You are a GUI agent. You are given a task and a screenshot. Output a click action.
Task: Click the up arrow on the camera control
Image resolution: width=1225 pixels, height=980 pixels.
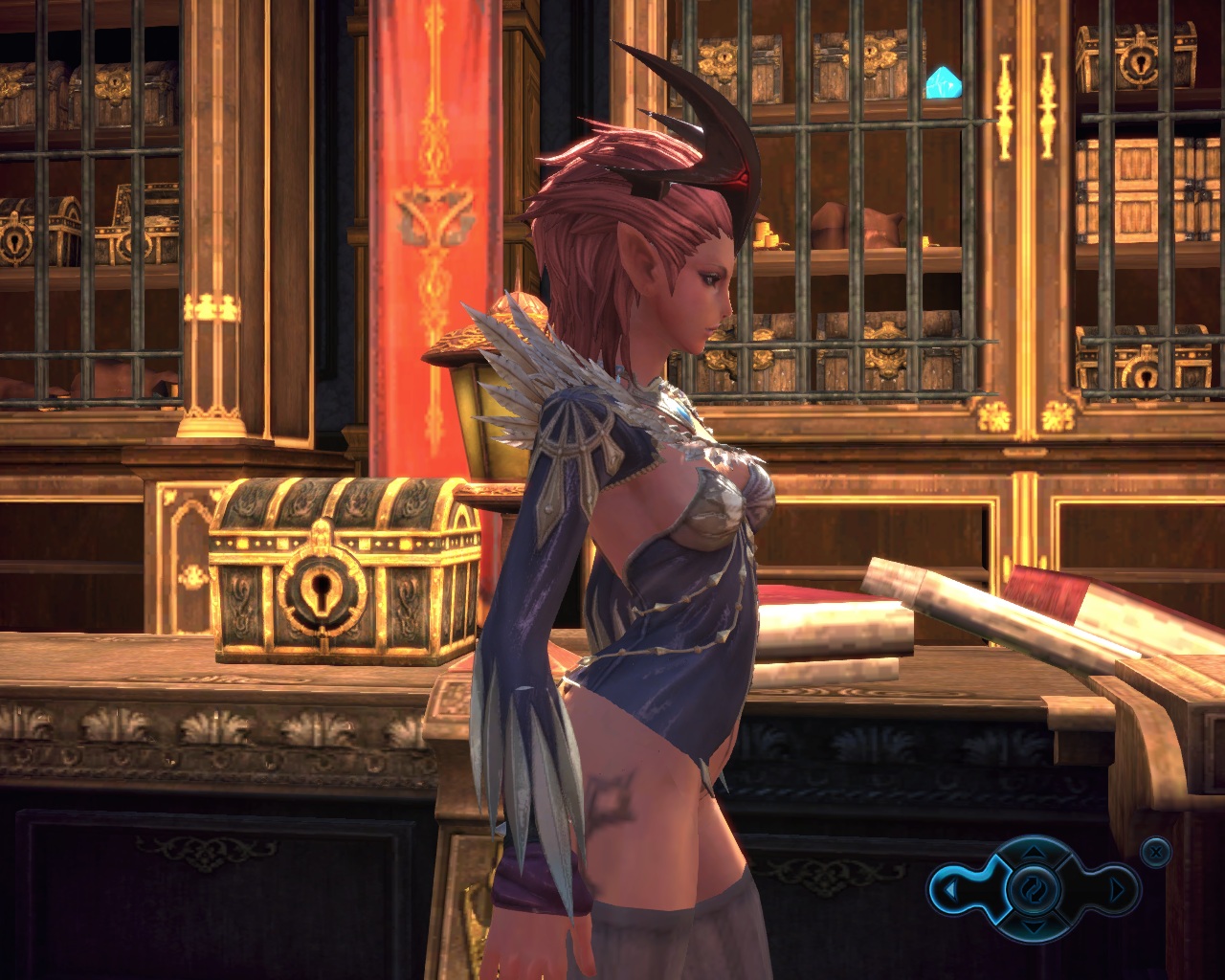(1033, 852)
